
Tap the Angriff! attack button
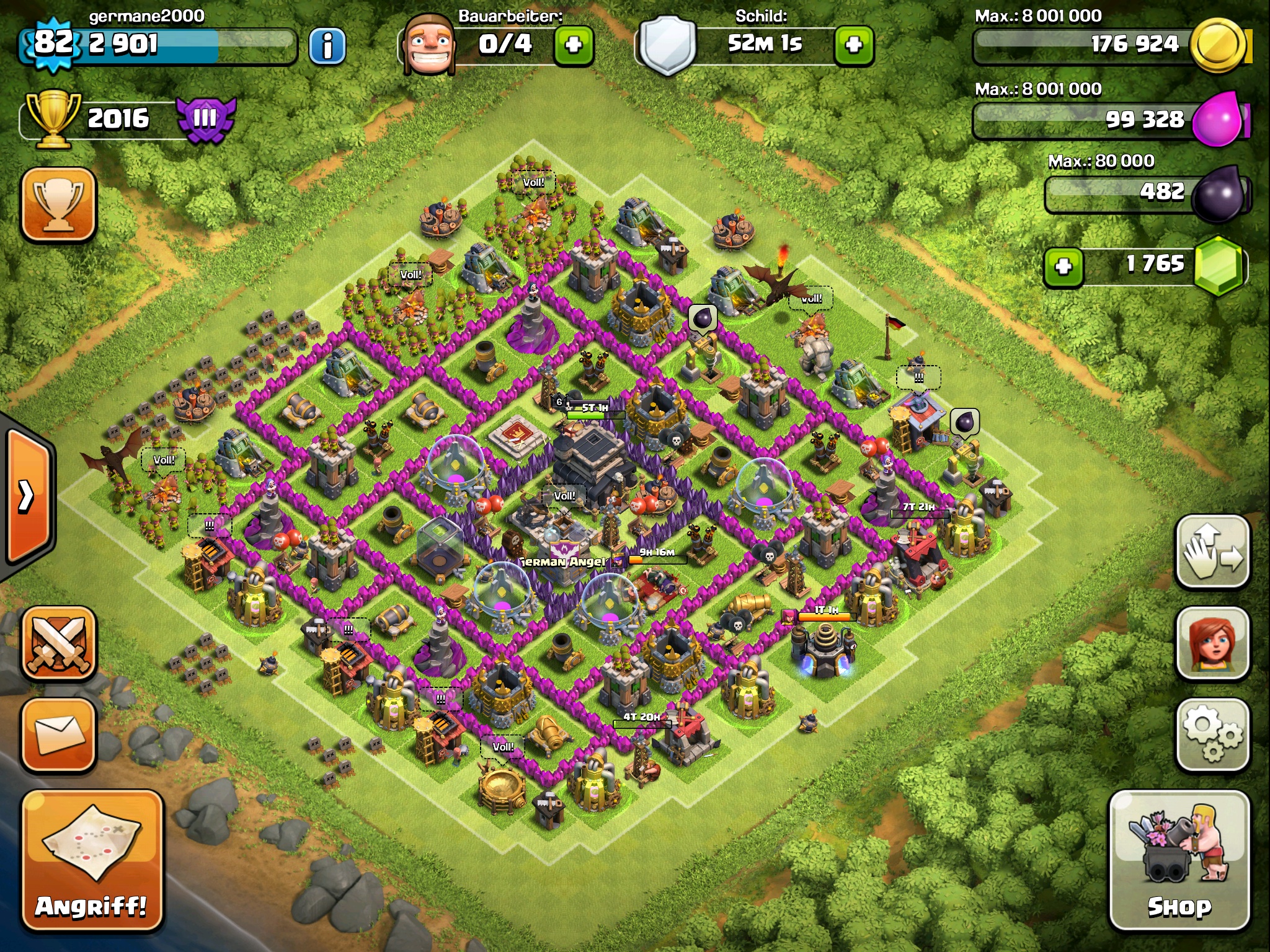(x=92, y=860)
